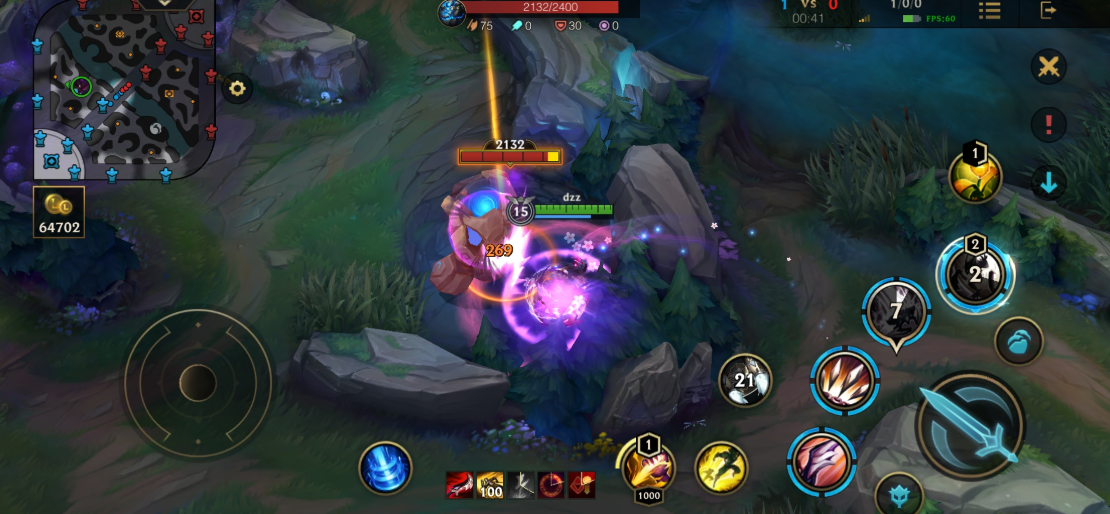Cast the pink claw ability

(x=821, y=461)
